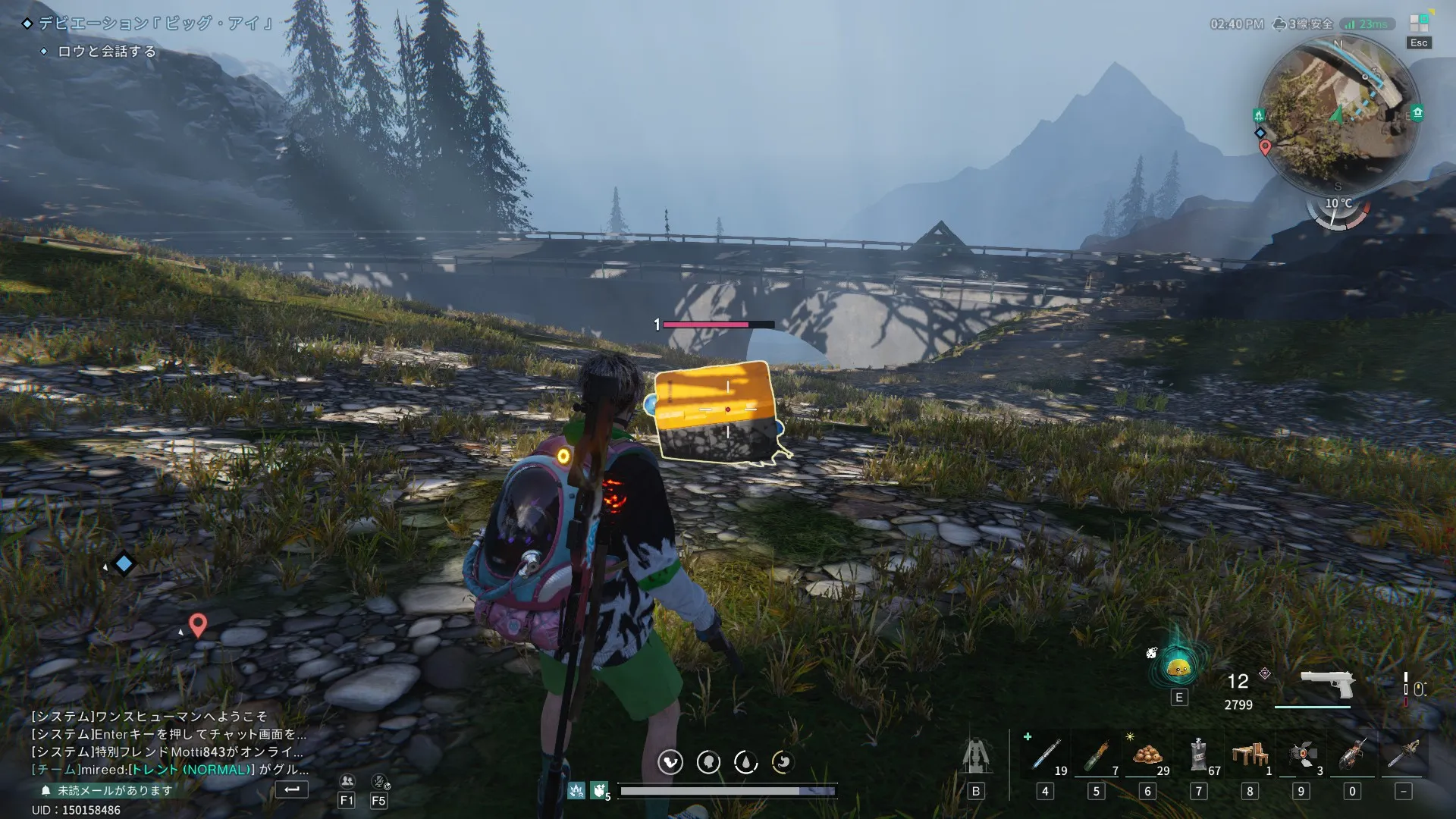Open the chat input arrow button
The height and width of the screenshot is (819, 1456).
[x=292, y=789]
